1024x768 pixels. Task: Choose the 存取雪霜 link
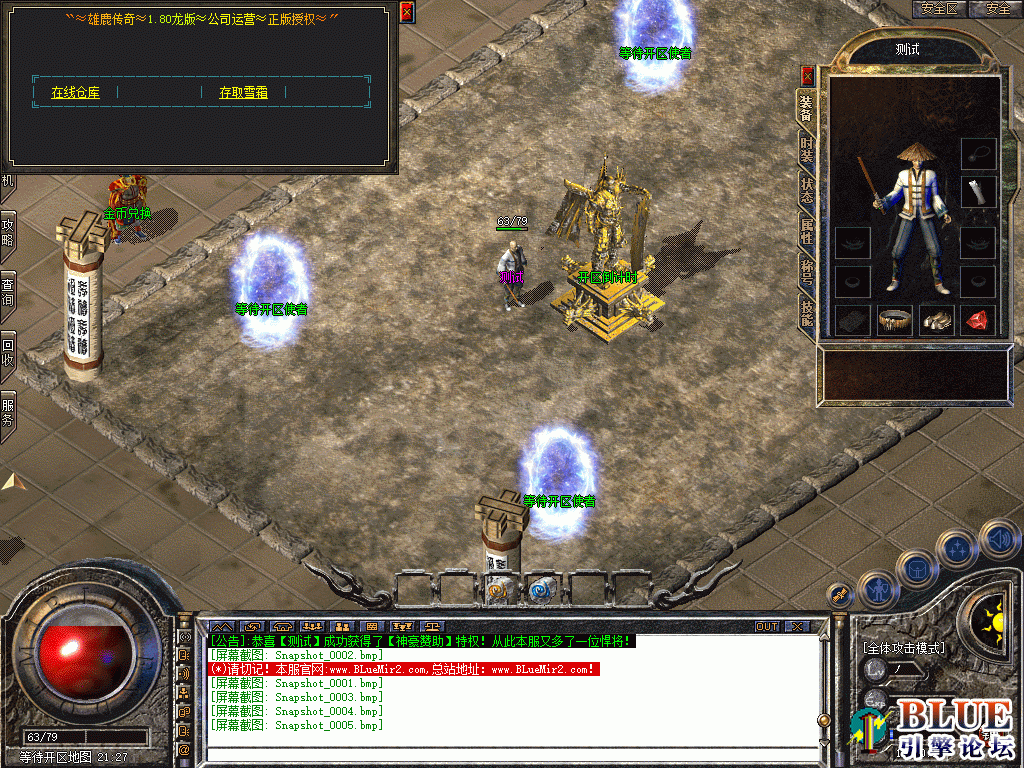243,93
